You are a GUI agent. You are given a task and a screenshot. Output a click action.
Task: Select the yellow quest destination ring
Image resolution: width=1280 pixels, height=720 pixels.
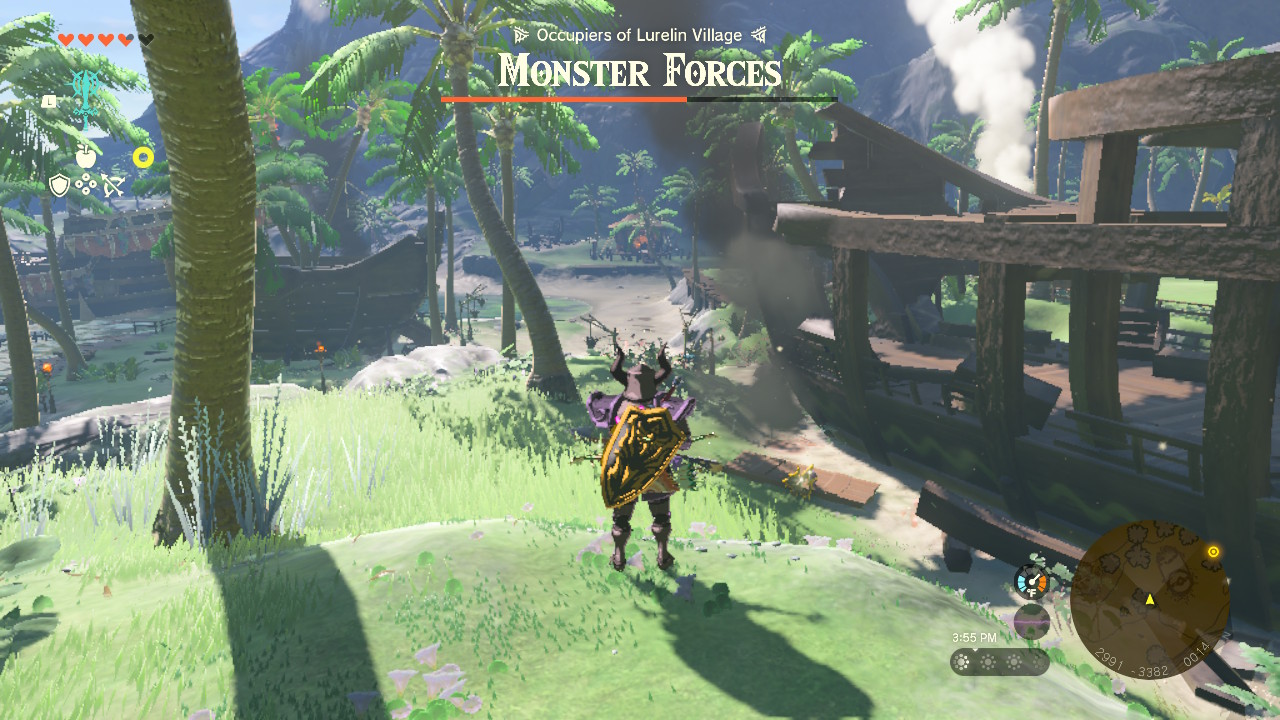tap(143, 156)
